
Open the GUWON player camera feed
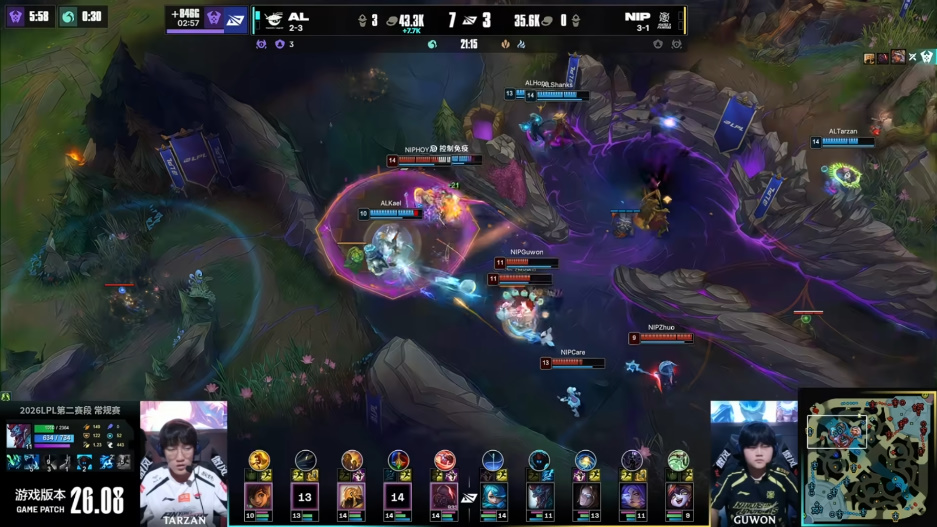(754, 458)
